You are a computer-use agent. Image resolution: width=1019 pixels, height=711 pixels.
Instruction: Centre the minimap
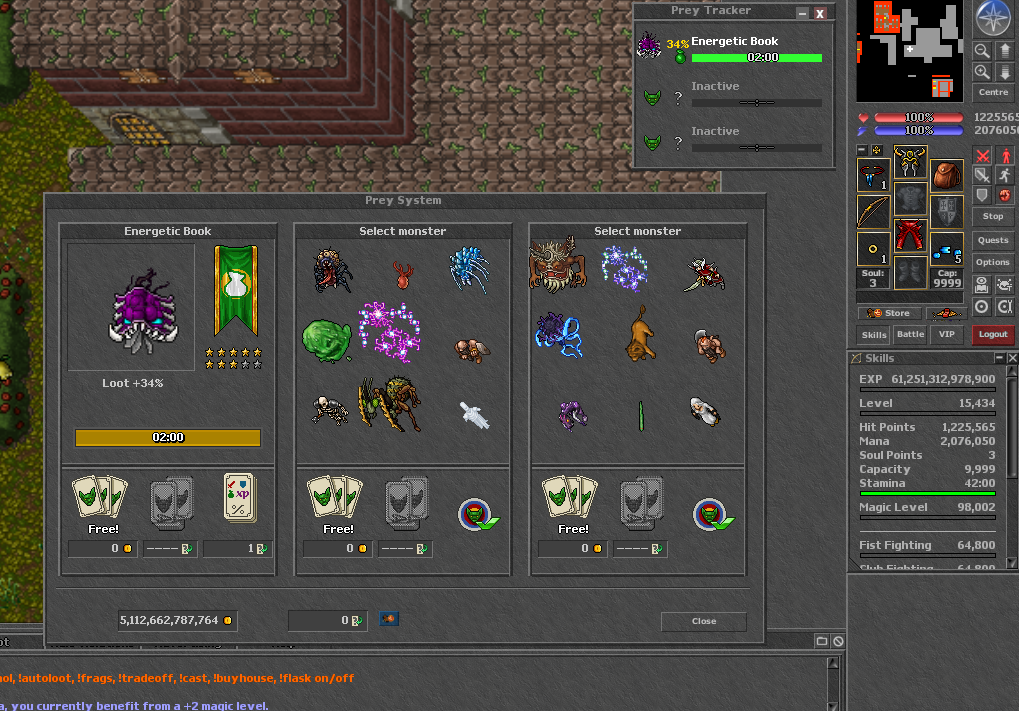[993, 92]
